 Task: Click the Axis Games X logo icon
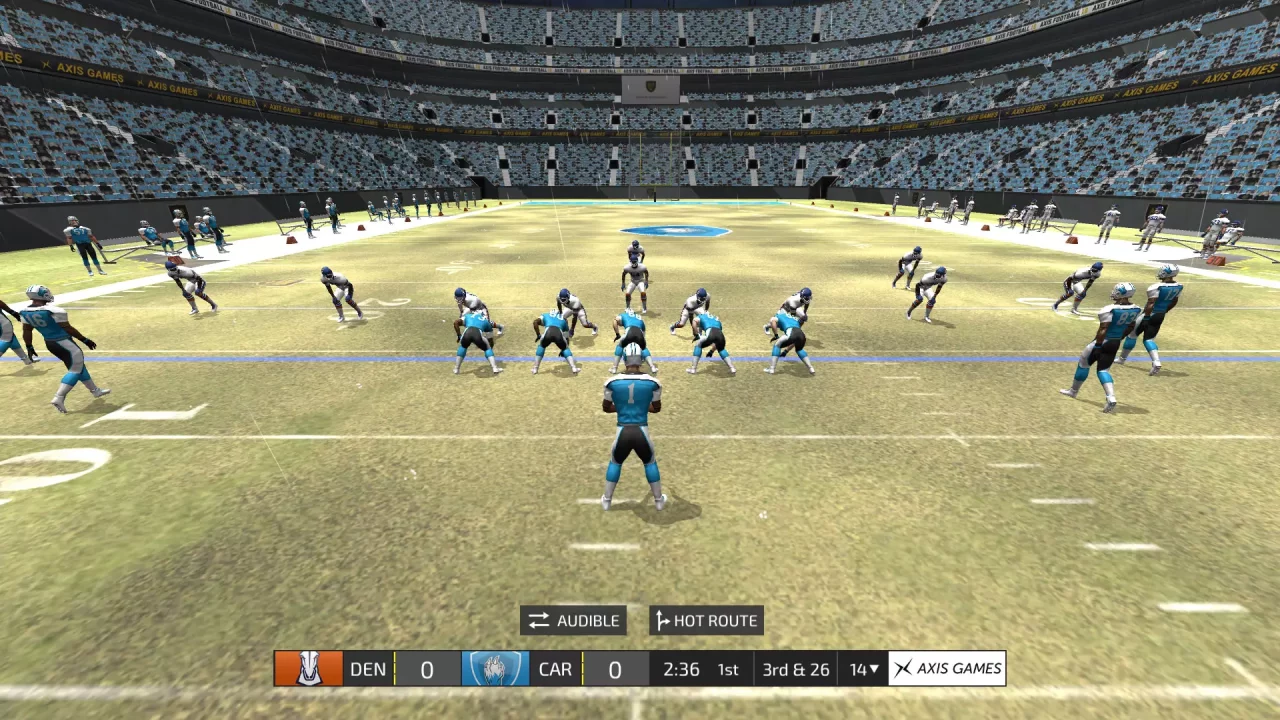pyautogui.click(x=903, y=668)
